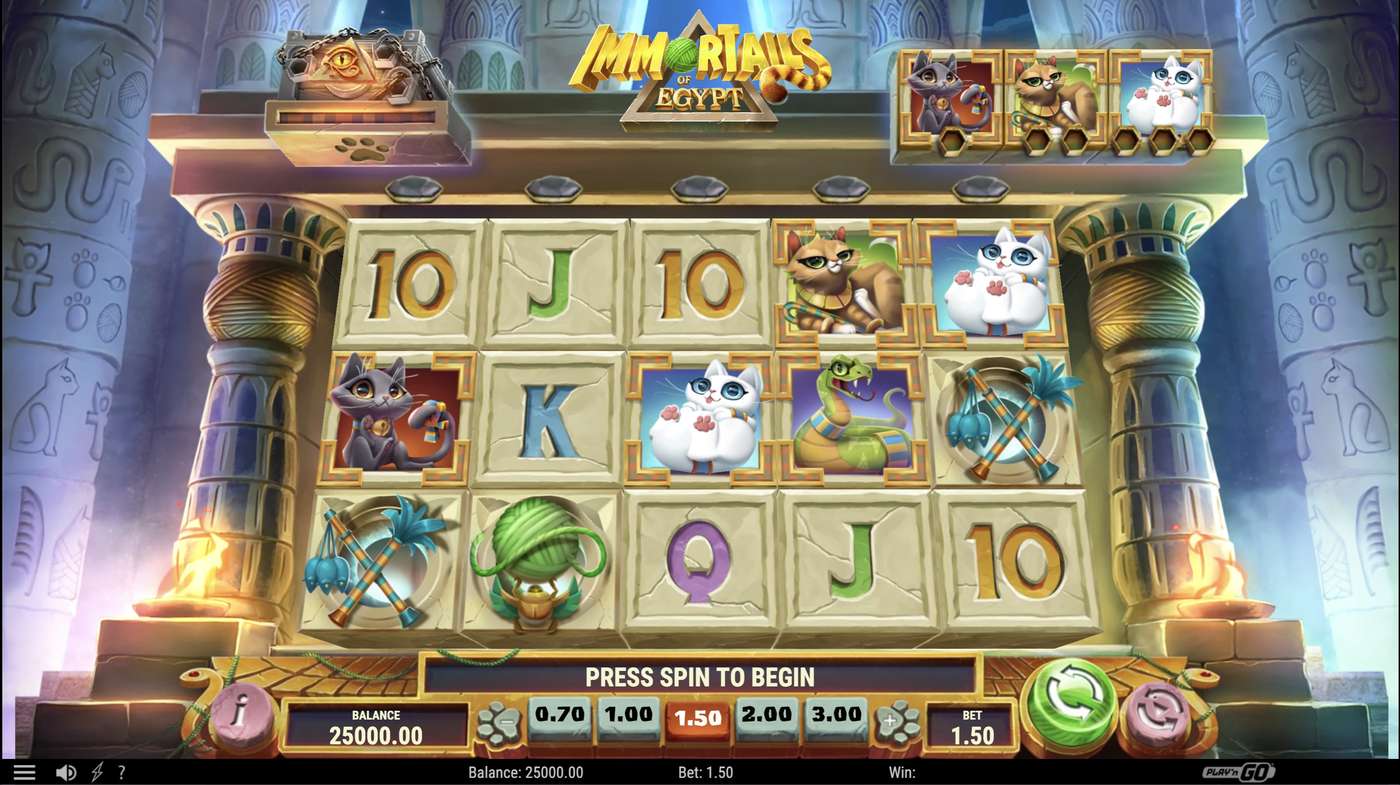Select the 3.00 bet option
The width and height of the screenshot is (1400, 785).
click(835, 714)
